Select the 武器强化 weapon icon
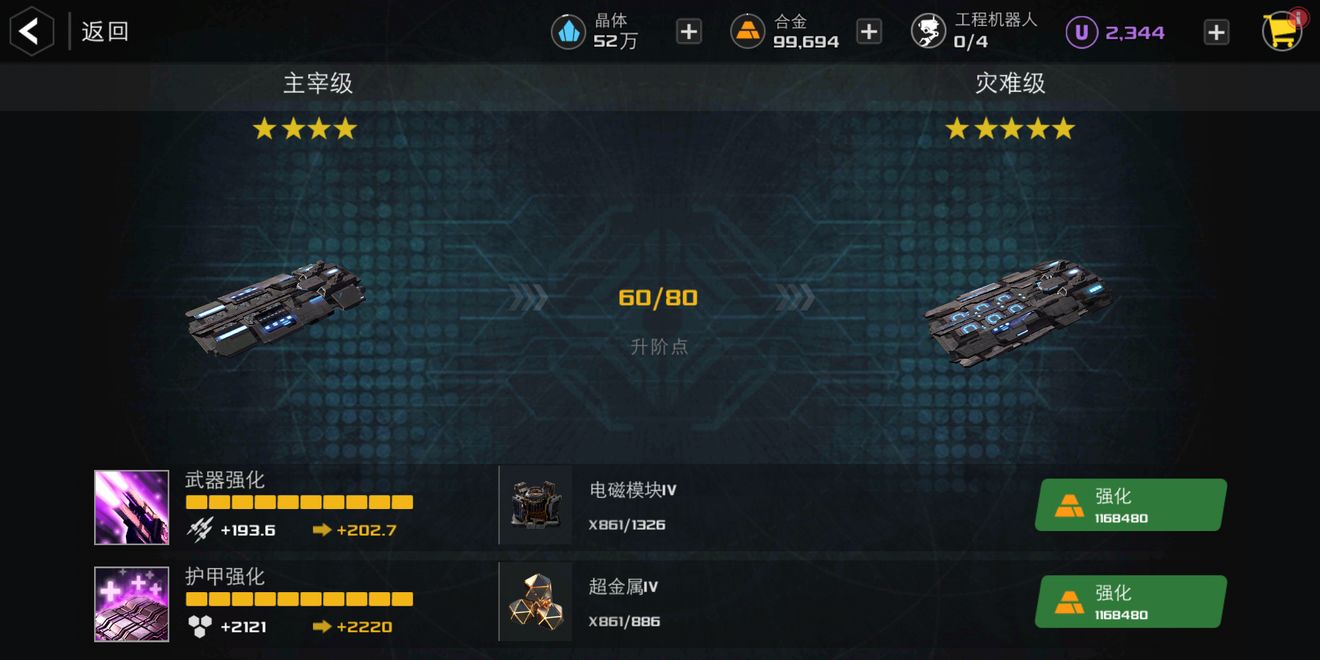This screenshot has height=660, width=1320. pyautogui.click(x=132, y=507)
